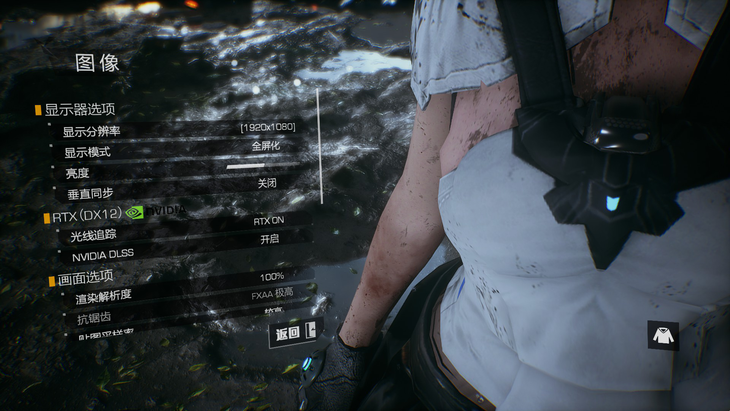Viewport: 730px width, 411px height.
Task: Switch the 显示模式 display mode option
Action: coord(267,146)
